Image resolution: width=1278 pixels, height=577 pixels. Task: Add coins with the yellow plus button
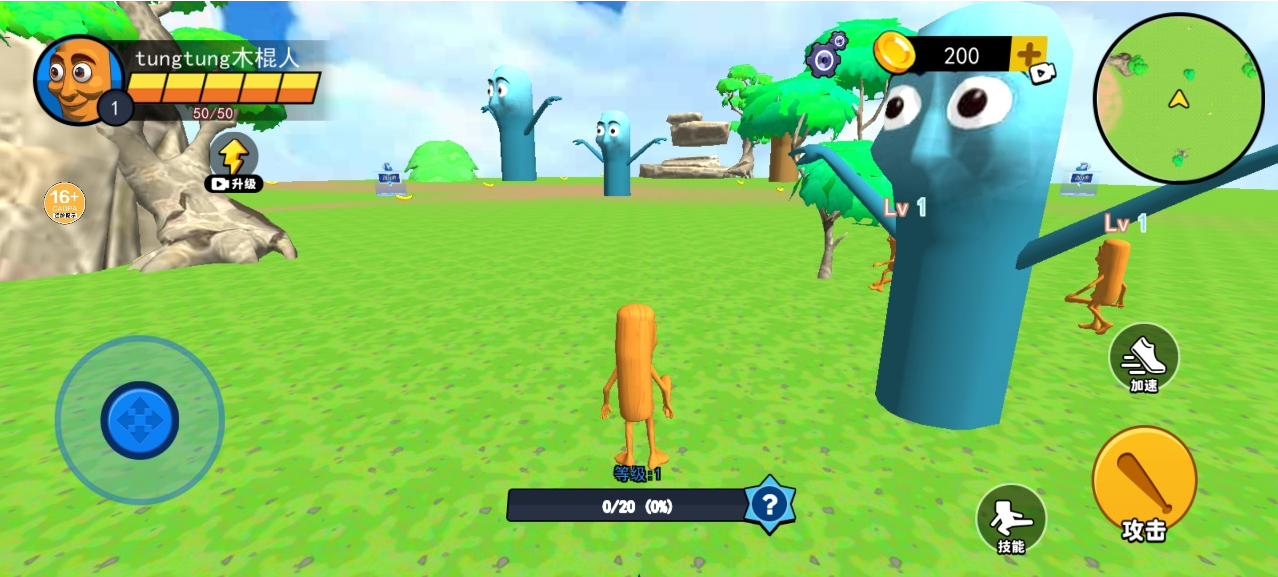[1029, 55]
